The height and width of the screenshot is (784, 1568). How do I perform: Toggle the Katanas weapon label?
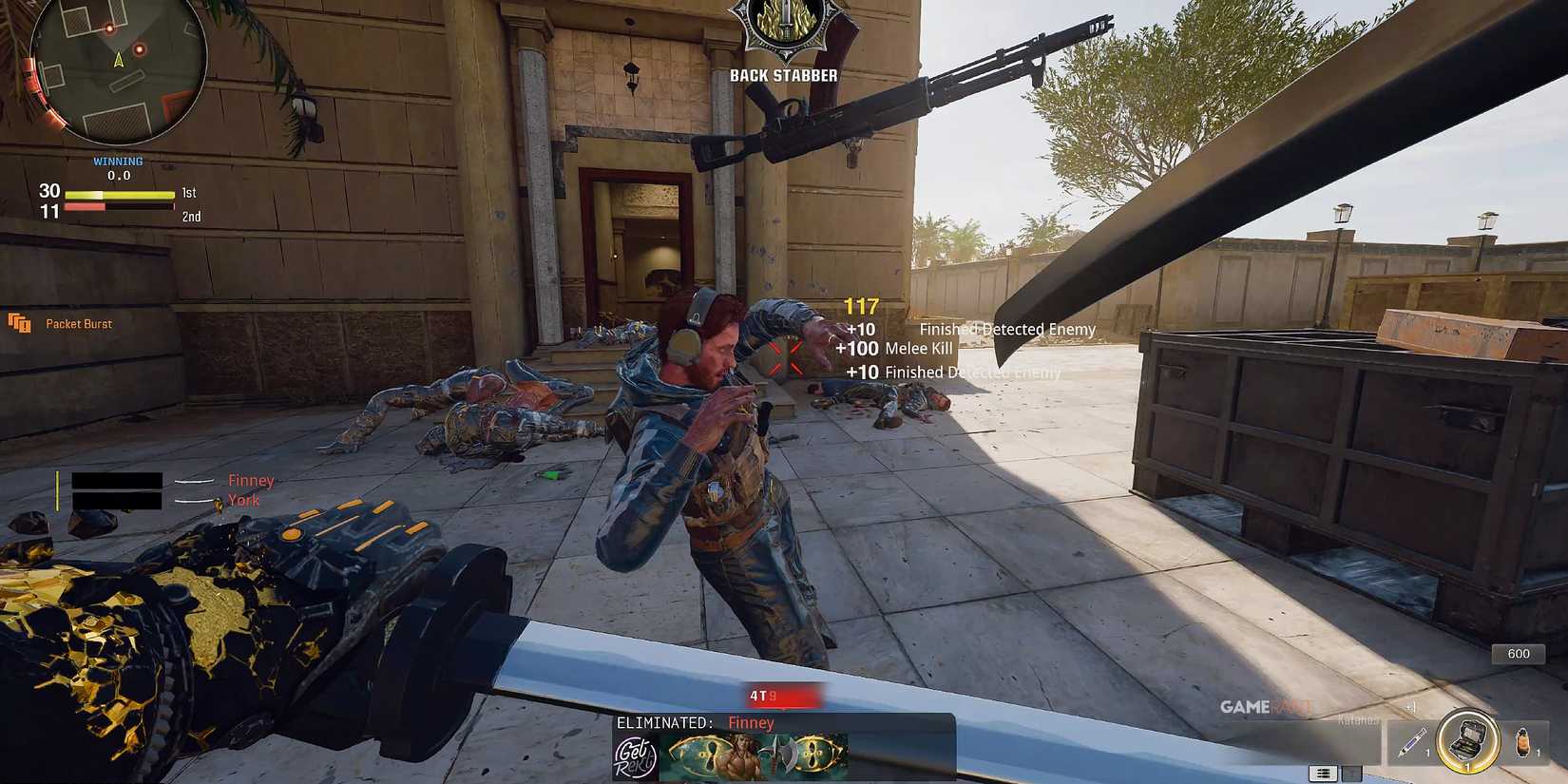(x=1358, y=719)
